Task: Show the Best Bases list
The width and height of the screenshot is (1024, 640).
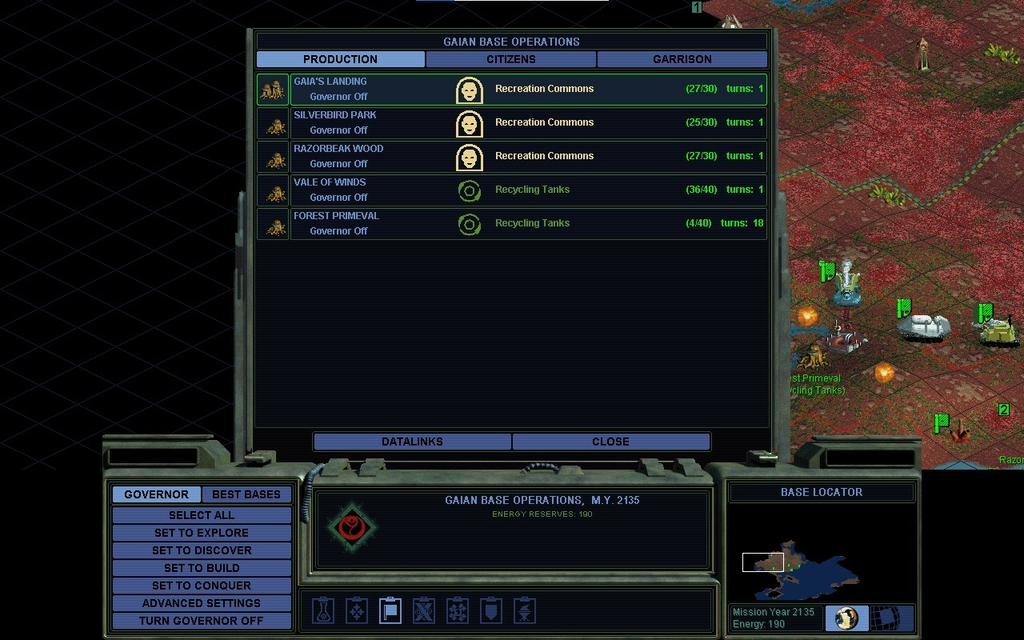Action: pos(246,495)
